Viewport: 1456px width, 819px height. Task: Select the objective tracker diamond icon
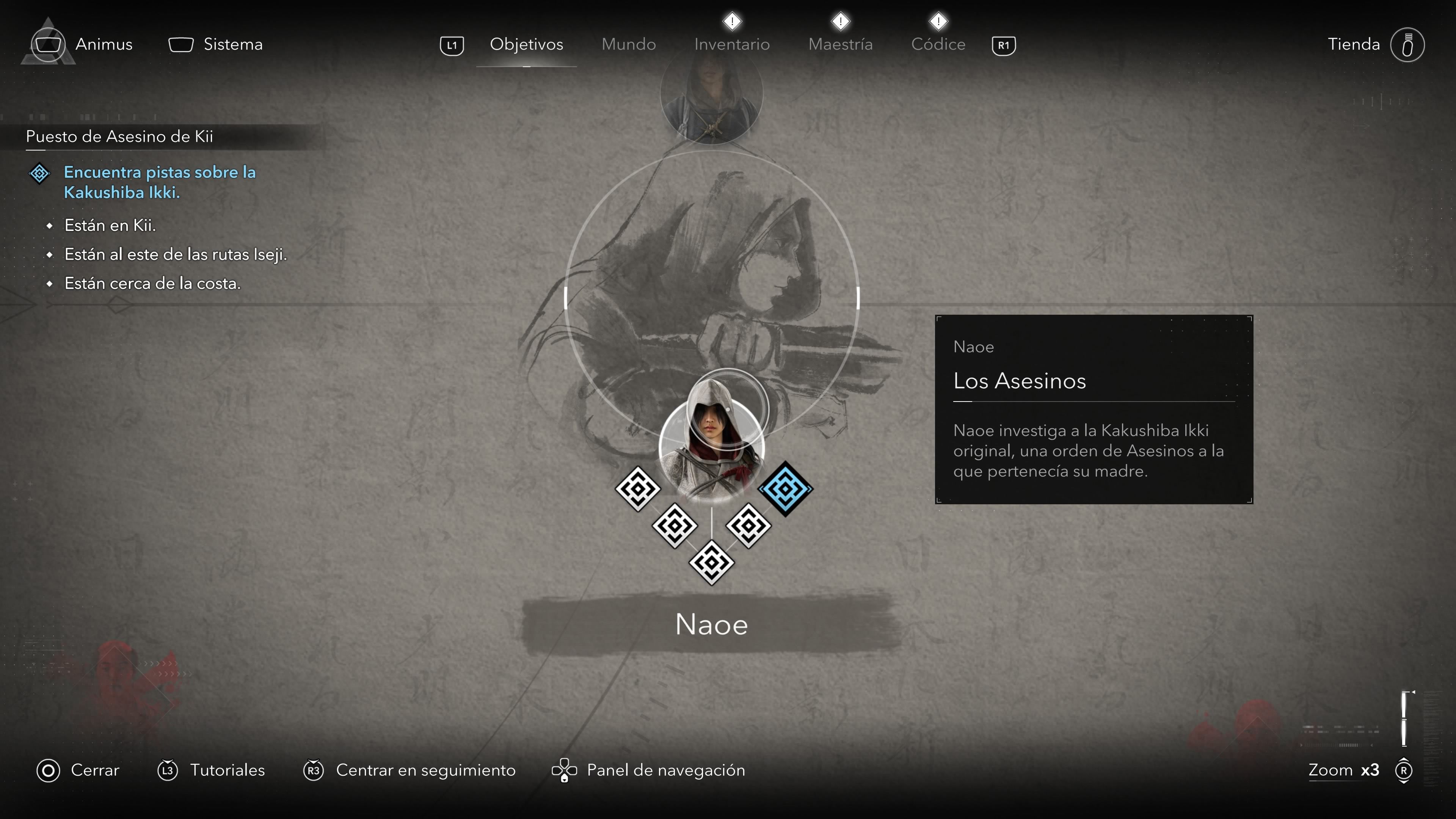click(39, 174)
